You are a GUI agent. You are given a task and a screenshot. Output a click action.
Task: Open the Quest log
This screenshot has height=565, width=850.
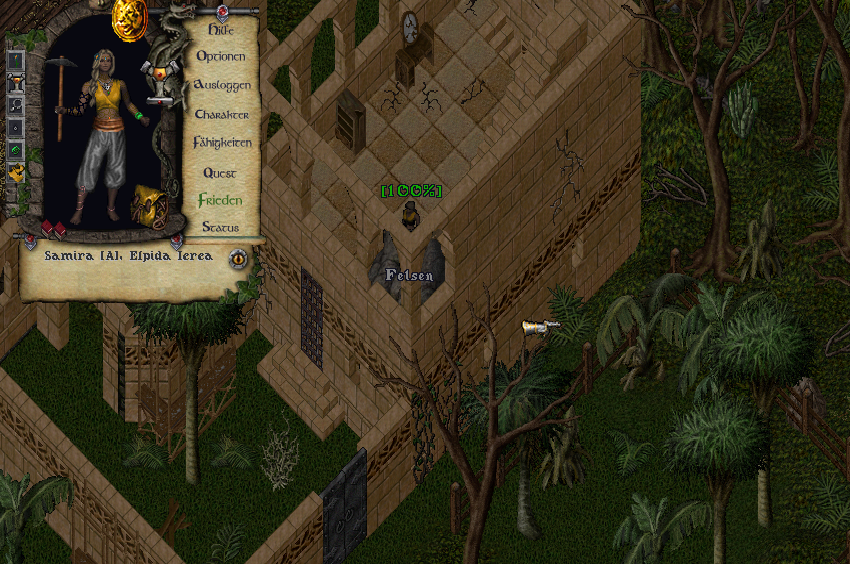click(x=220, y=173)
